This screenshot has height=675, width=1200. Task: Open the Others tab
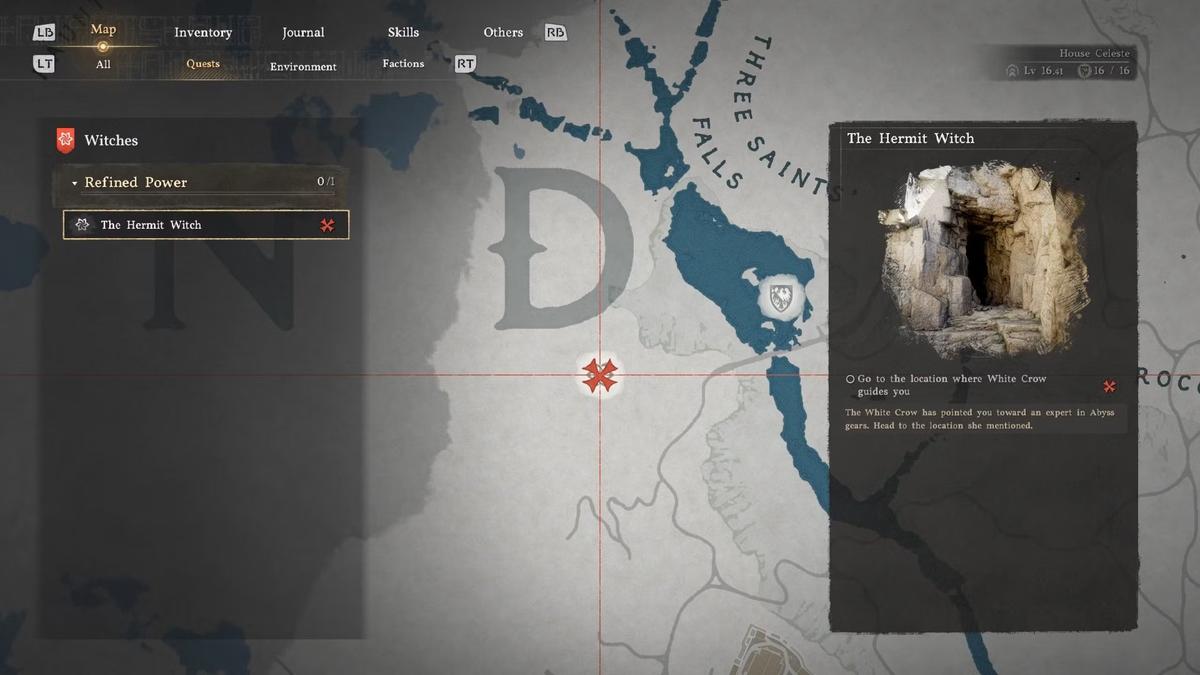pyautogui.click(x=503, y=32)
